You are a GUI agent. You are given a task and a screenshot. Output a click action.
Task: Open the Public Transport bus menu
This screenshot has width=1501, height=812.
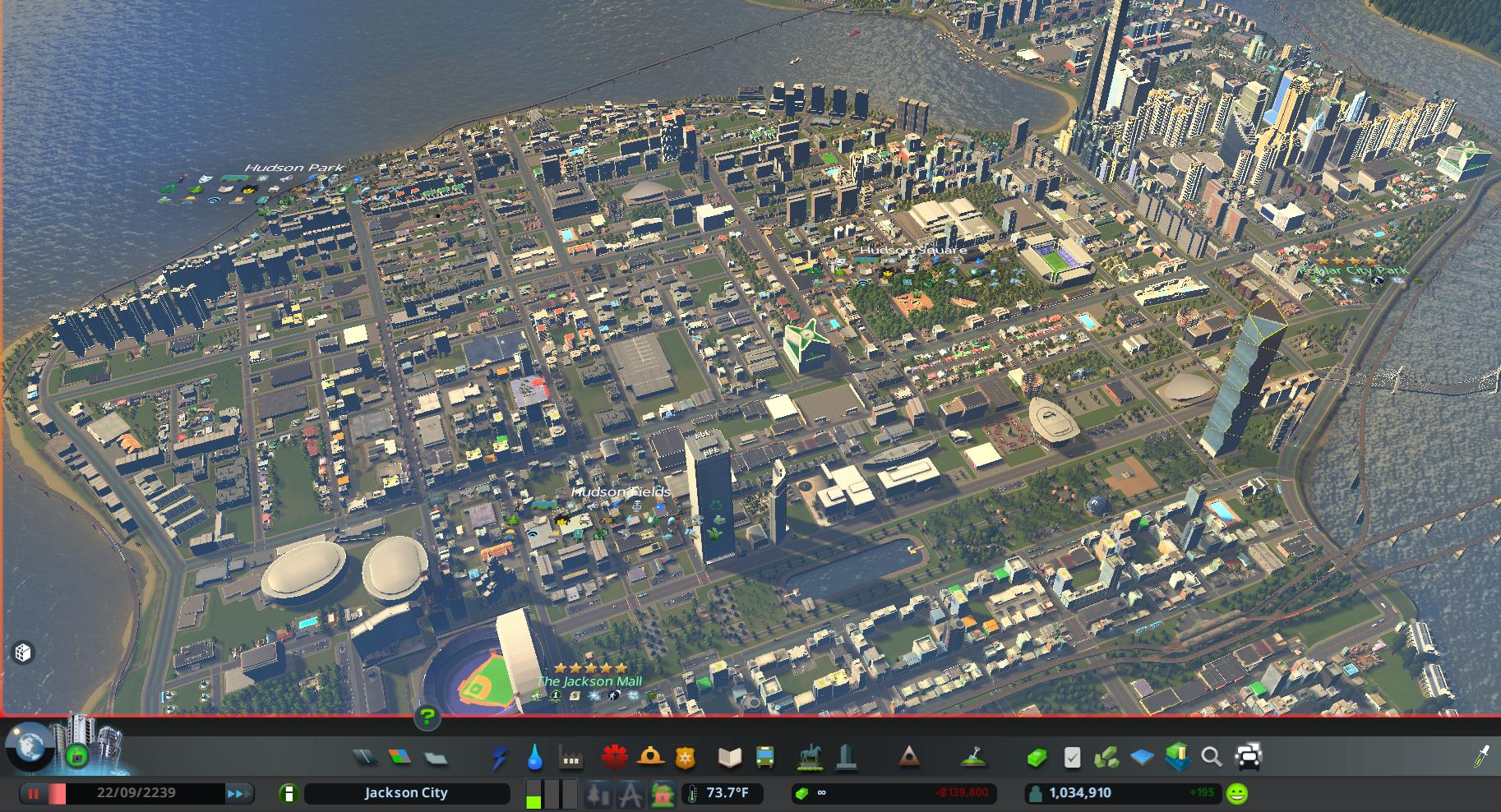tap(763, 757)
